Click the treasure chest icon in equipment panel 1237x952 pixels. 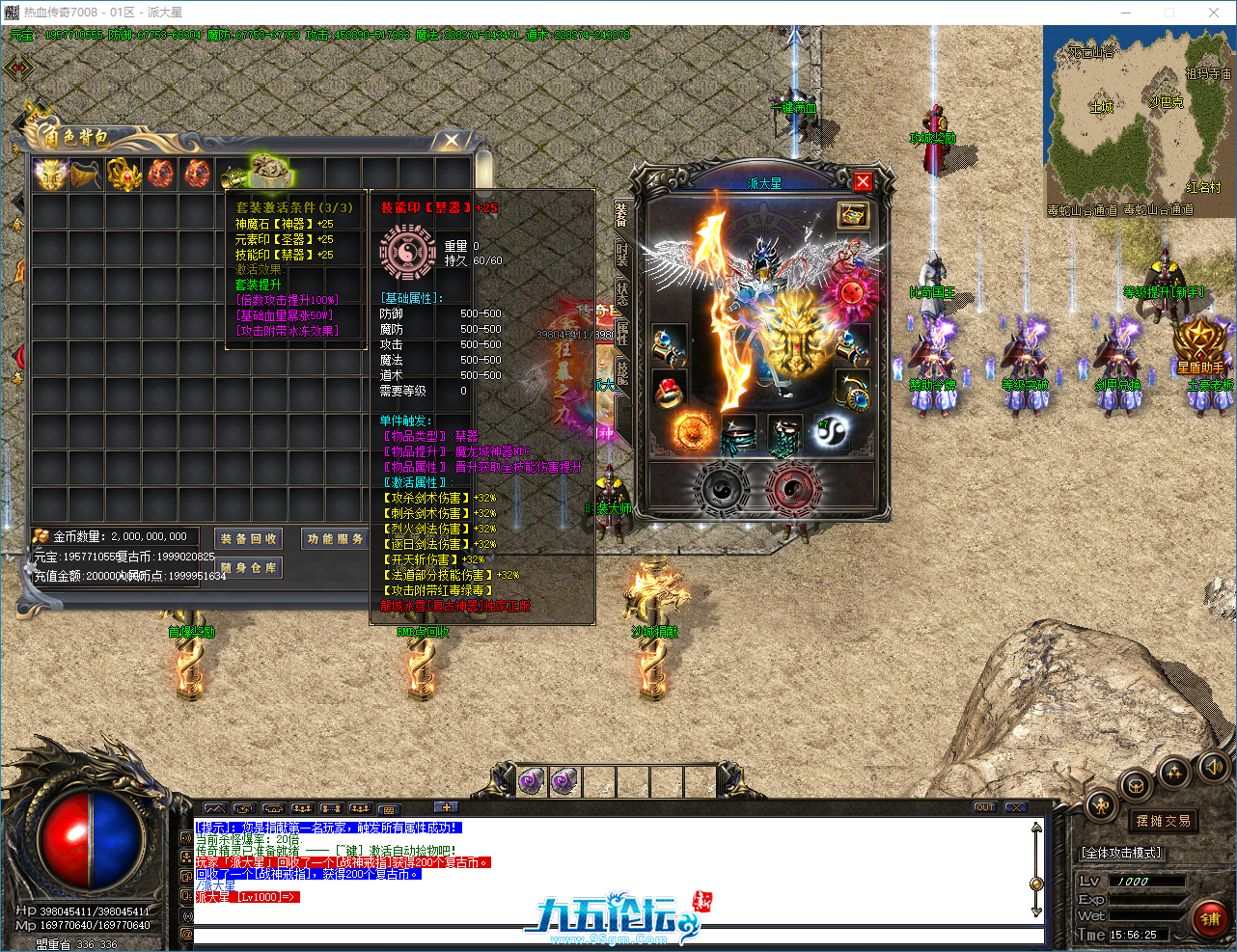[852, 215]
